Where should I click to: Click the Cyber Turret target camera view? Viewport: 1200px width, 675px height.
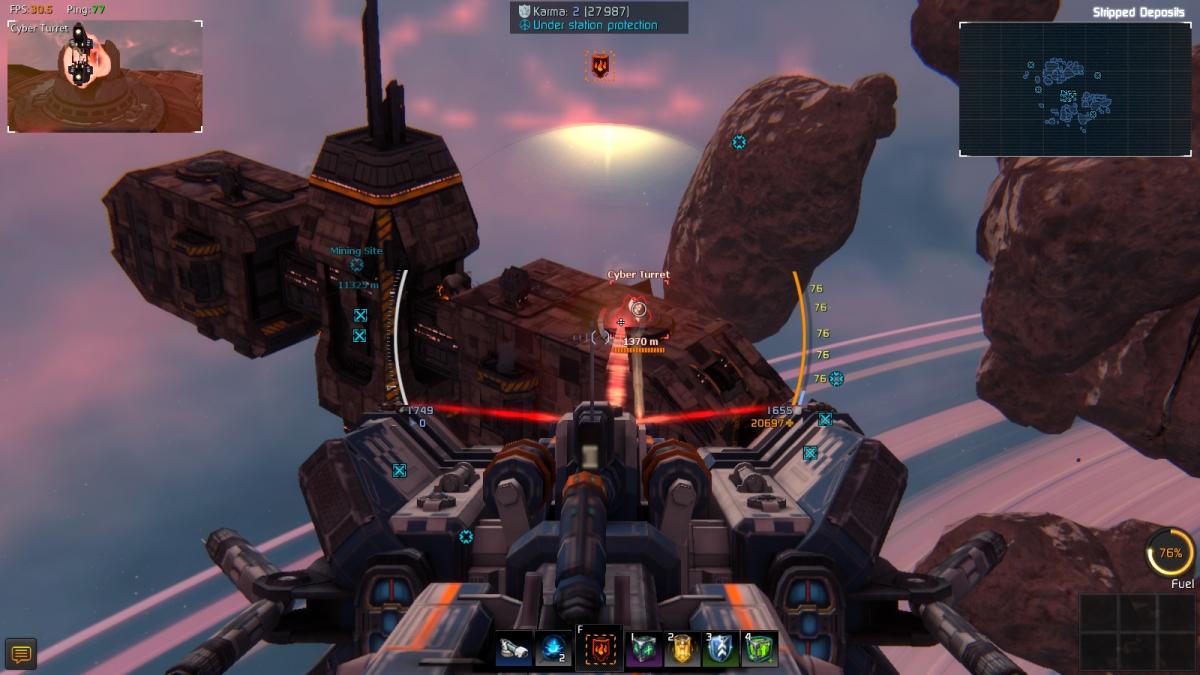105,77
